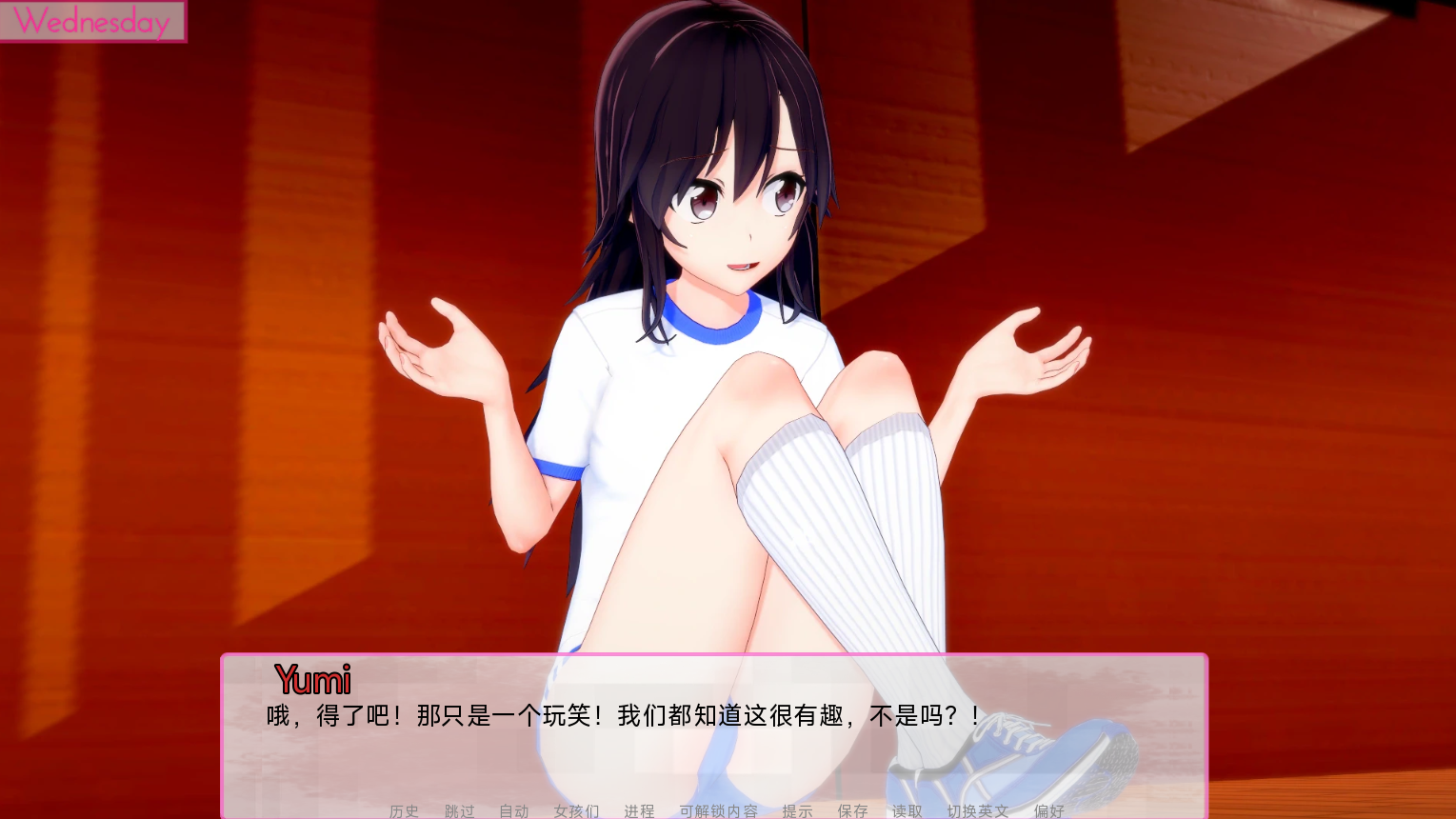Toggle 自动 auto-play mode

coord(512,811)
